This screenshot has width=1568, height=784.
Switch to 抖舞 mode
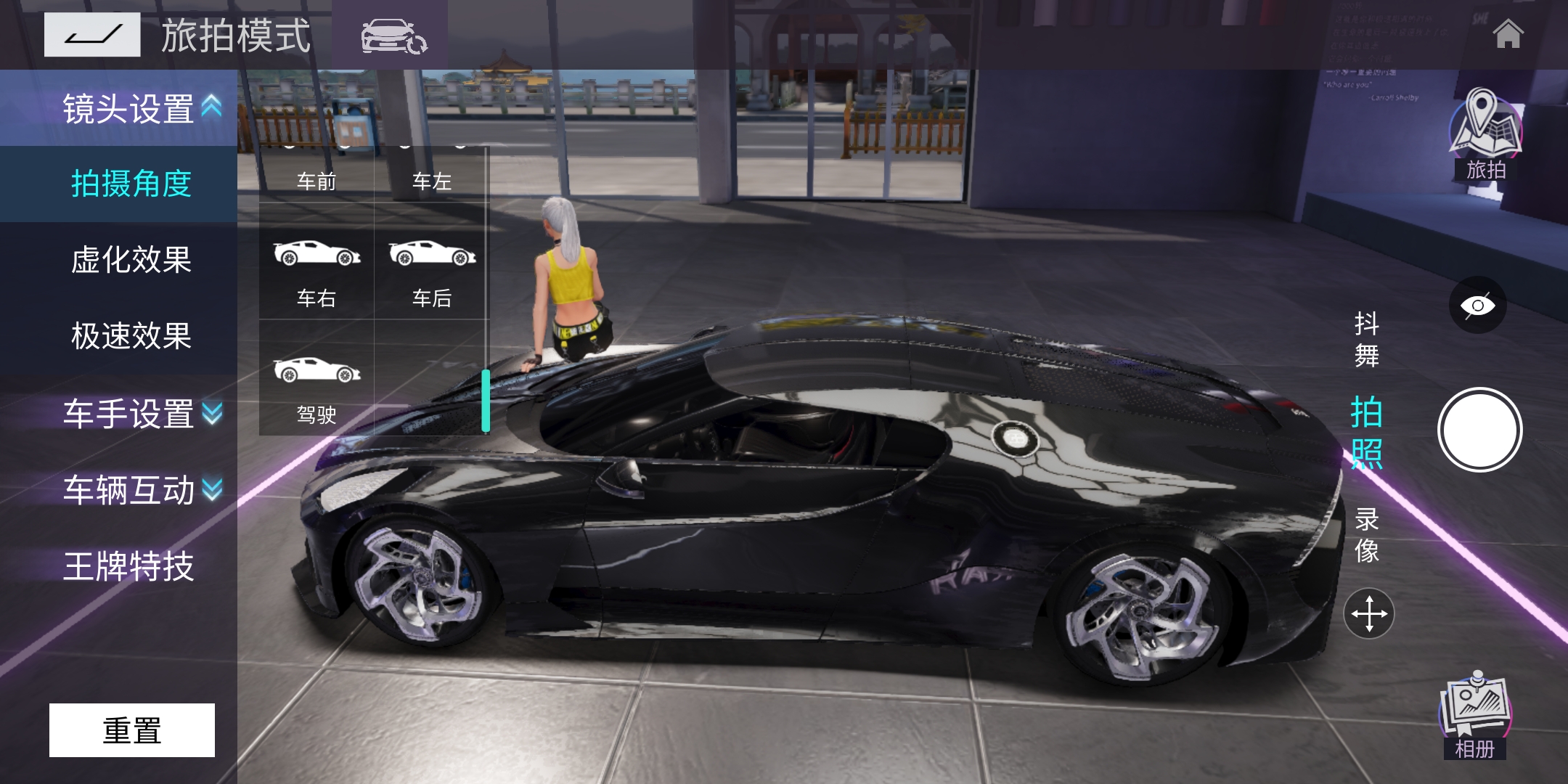(x=1366, y=339)
